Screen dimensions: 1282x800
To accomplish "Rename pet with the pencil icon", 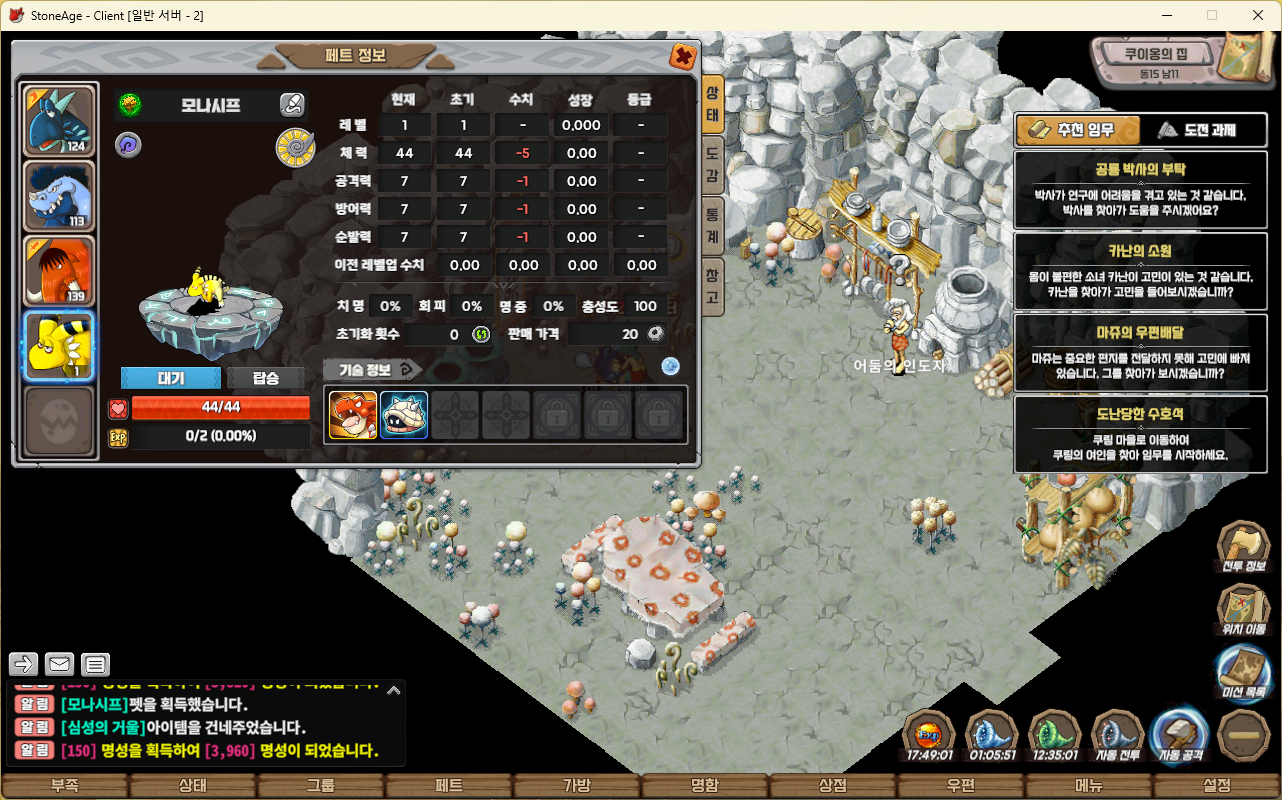I will point(291,104).
